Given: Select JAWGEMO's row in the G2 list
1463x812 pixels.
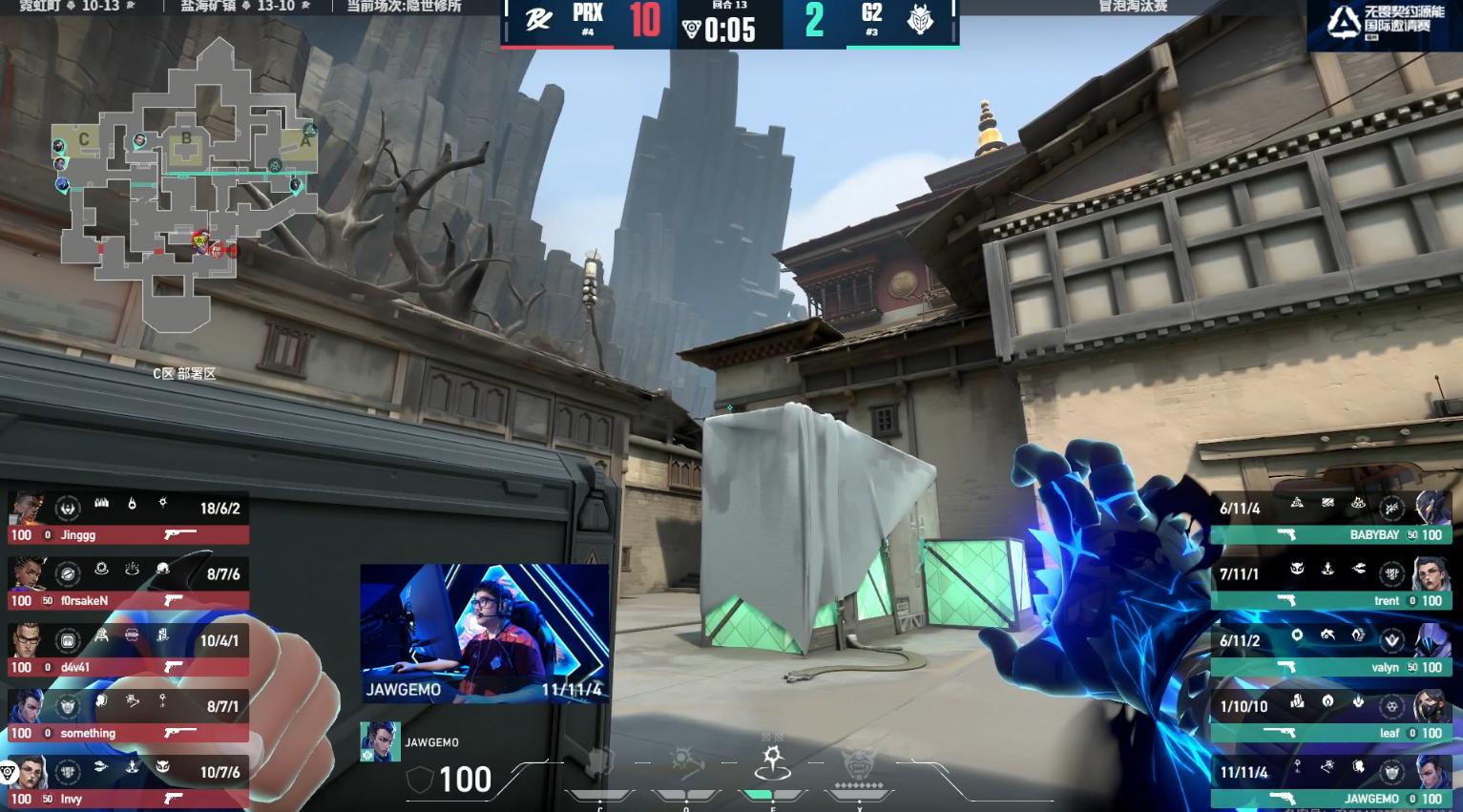Looking at the screenshot, I should 1331,783.
